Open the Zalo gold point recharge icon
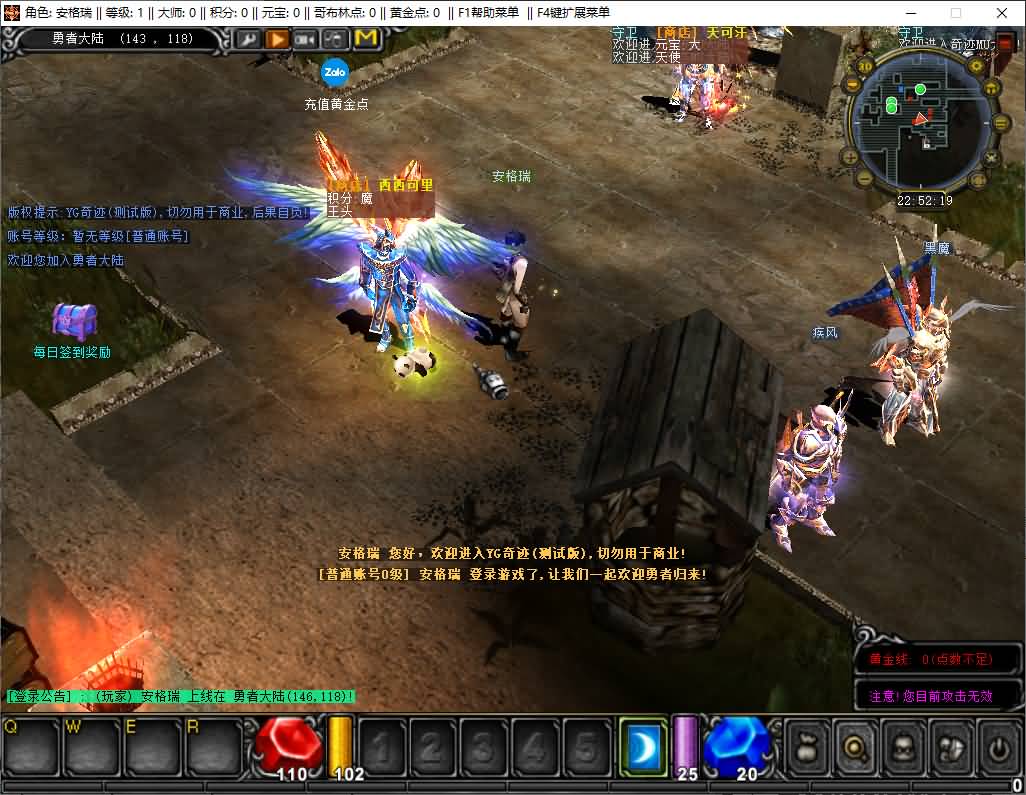The image size is (1026, 795). (334, 72)
